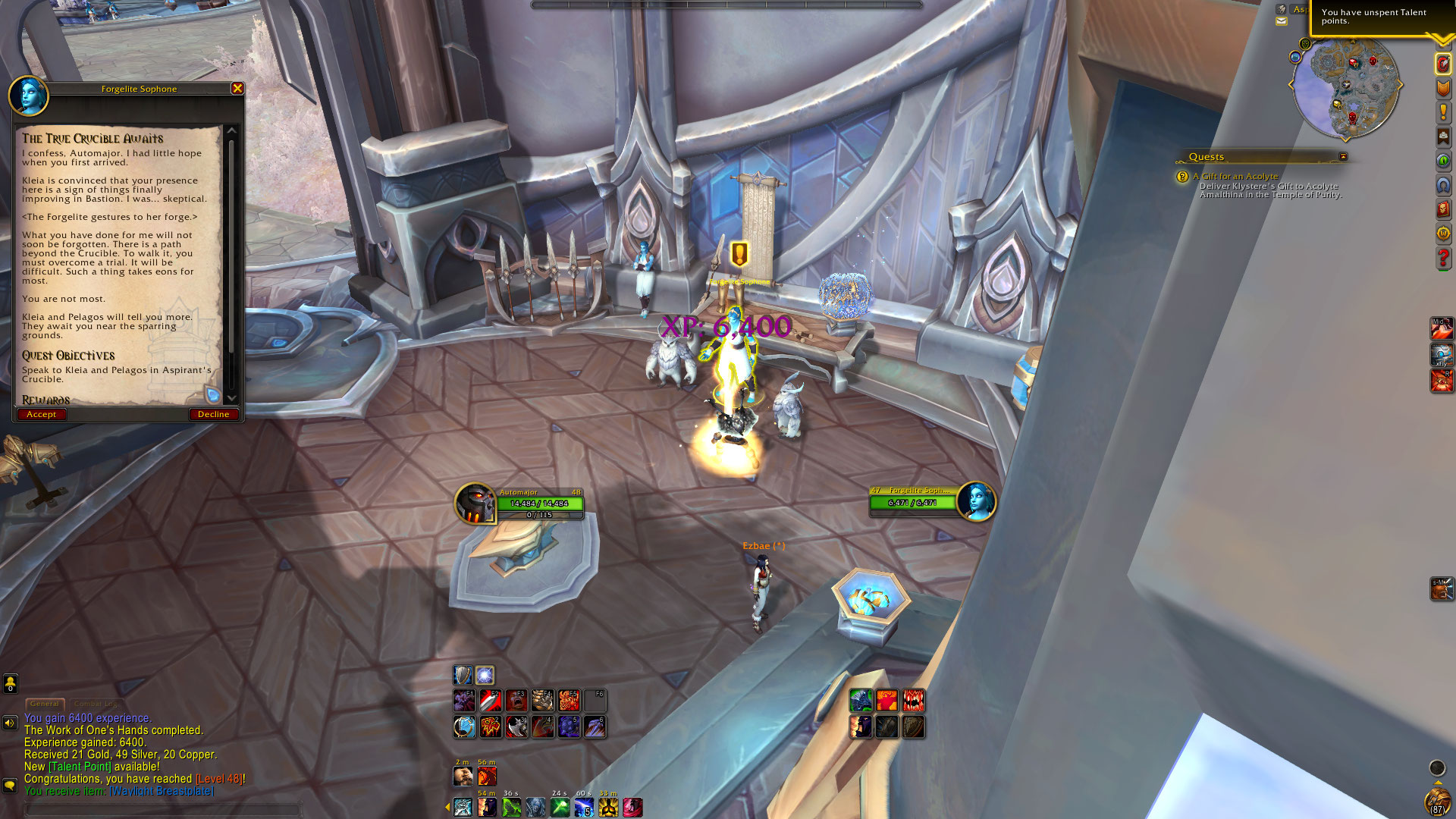Select the General chat tab
This screenshot has width=1456, height=819.
pyautogui.click(x=45, y=704)
